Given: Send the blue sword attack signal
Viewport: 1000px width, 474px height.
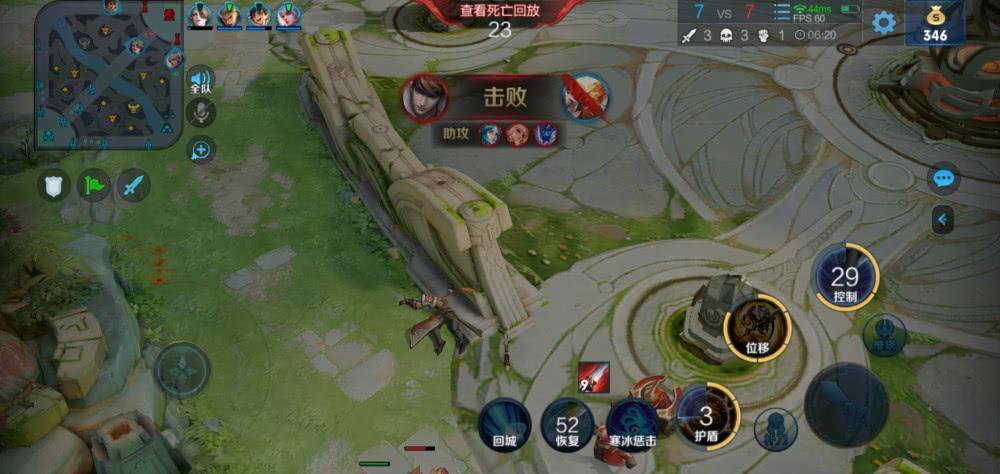Looking at the screenshot, I should pyautogui.click(x=133, y=184).
